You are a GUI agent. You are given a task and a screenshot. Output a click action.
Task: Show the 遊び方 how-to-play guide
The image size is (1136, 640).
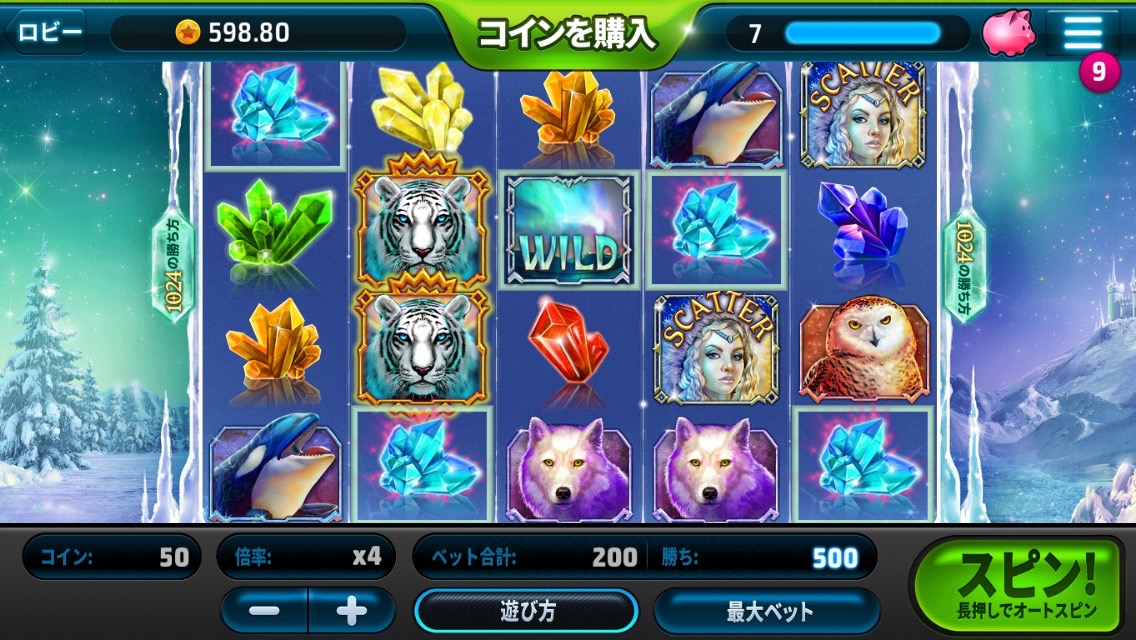(526, 611)
